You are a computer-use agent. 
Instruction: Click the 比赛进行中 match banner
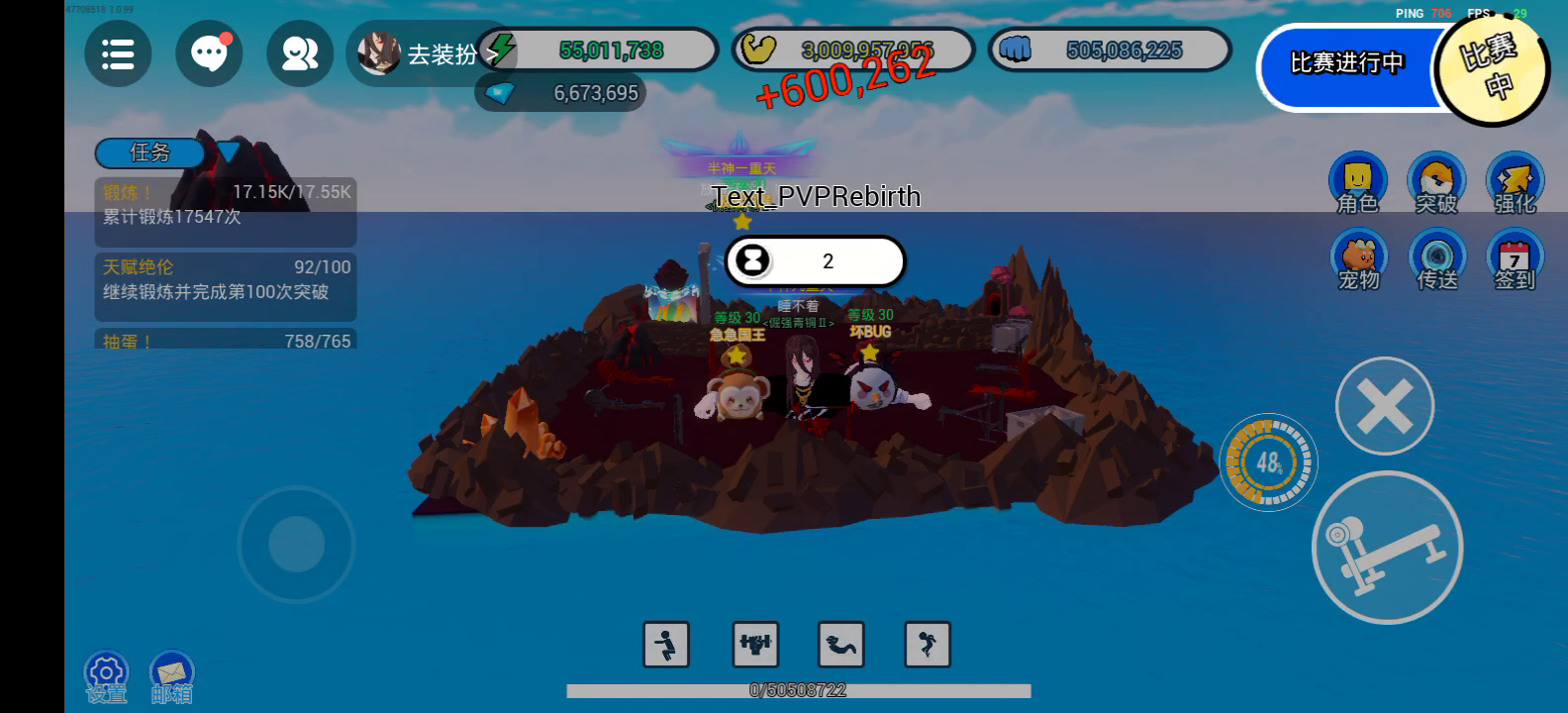(1346, 65)
